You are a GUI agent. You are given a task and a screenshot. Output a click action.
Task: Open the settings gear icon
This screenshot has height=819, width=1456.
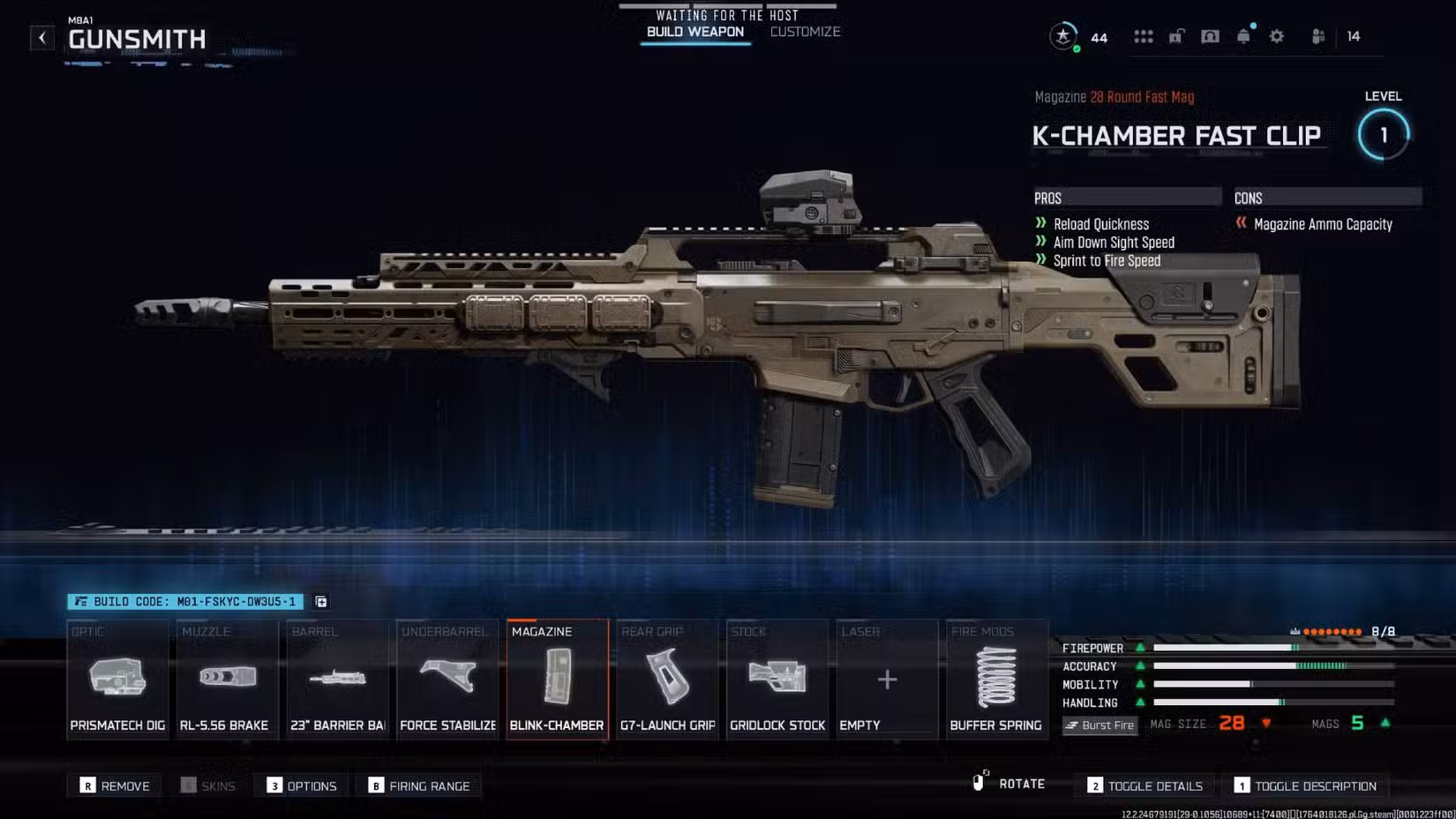pyautogui.click(x=1276, y=36)
